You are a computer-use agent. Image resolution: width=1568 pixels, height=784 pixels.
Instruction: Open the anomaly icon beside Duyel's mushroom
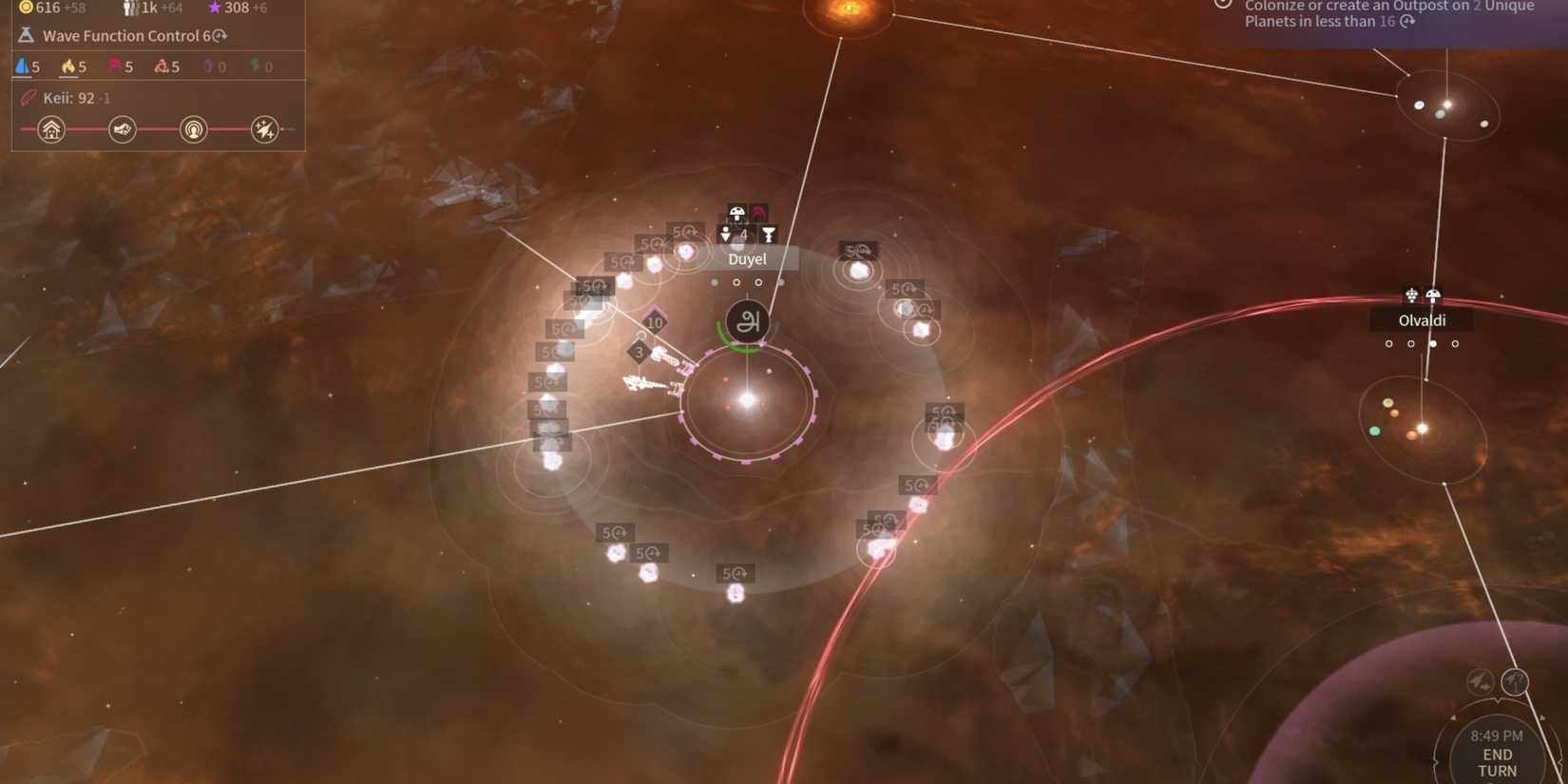759,210
